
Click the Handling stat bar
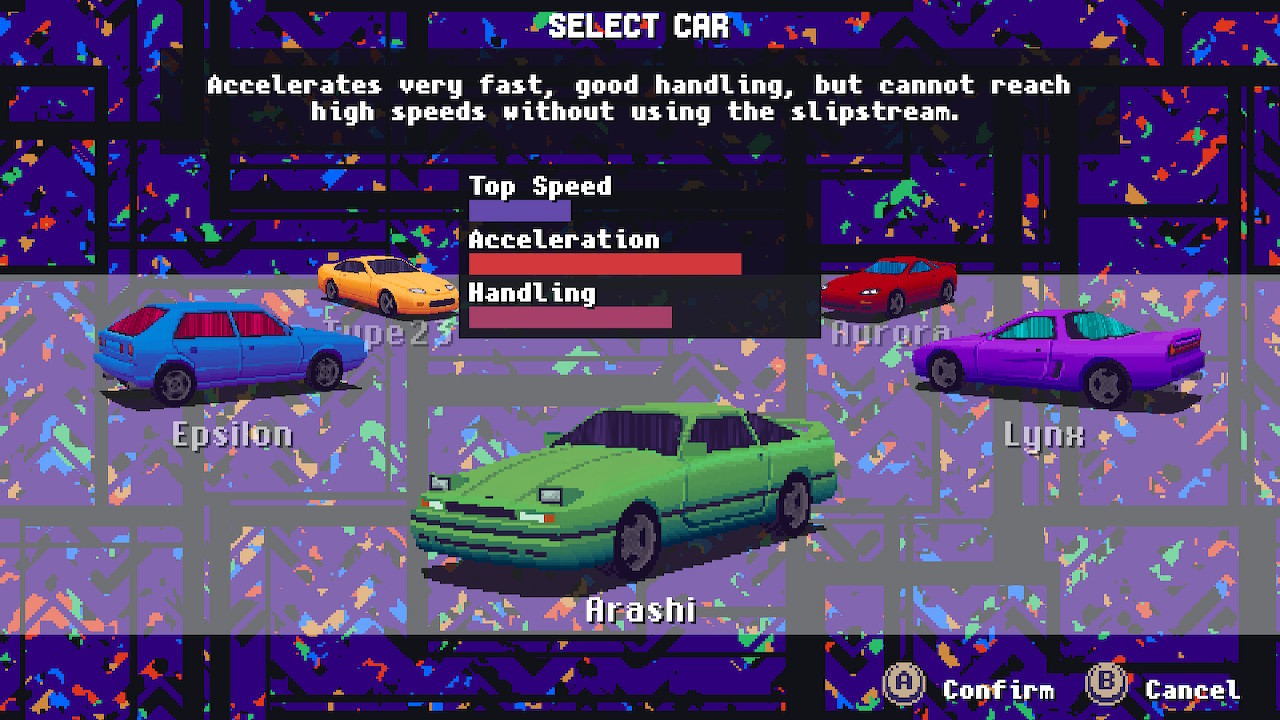(x=570, y=317)
